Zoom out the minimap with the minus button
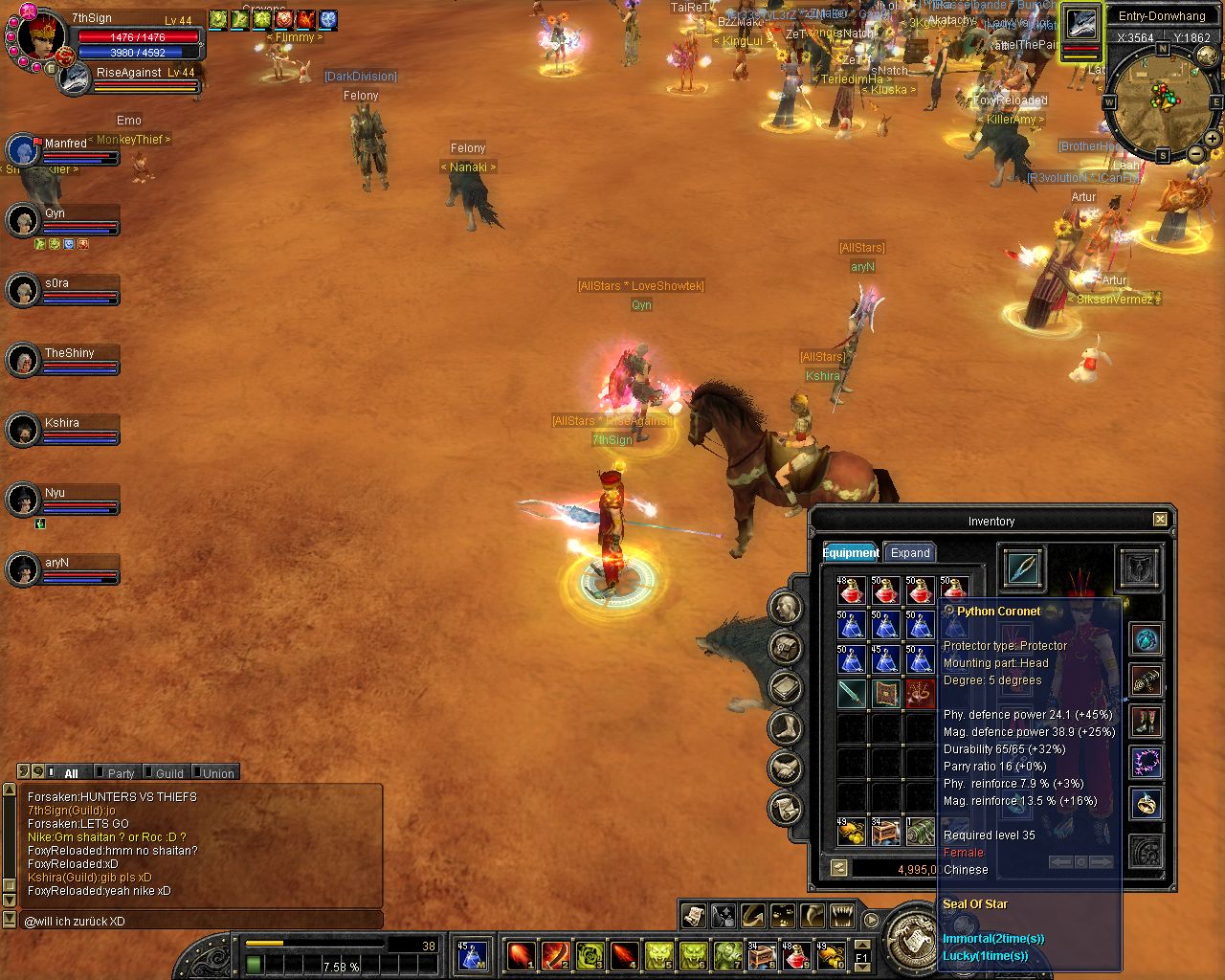The image size is (1225, 980). 1195,154
